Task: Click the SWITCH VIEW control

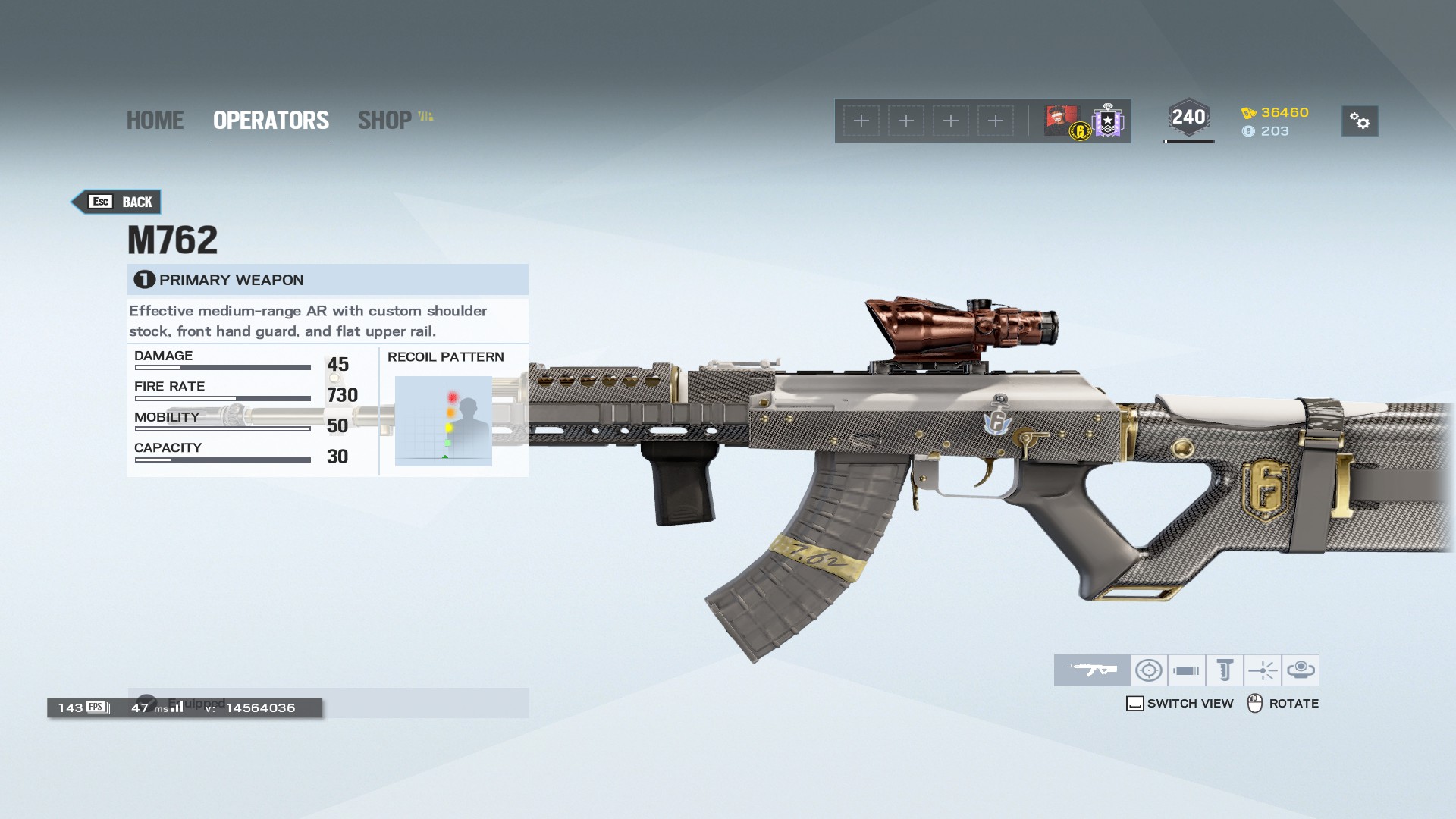Action: [x=1180, y=703]
